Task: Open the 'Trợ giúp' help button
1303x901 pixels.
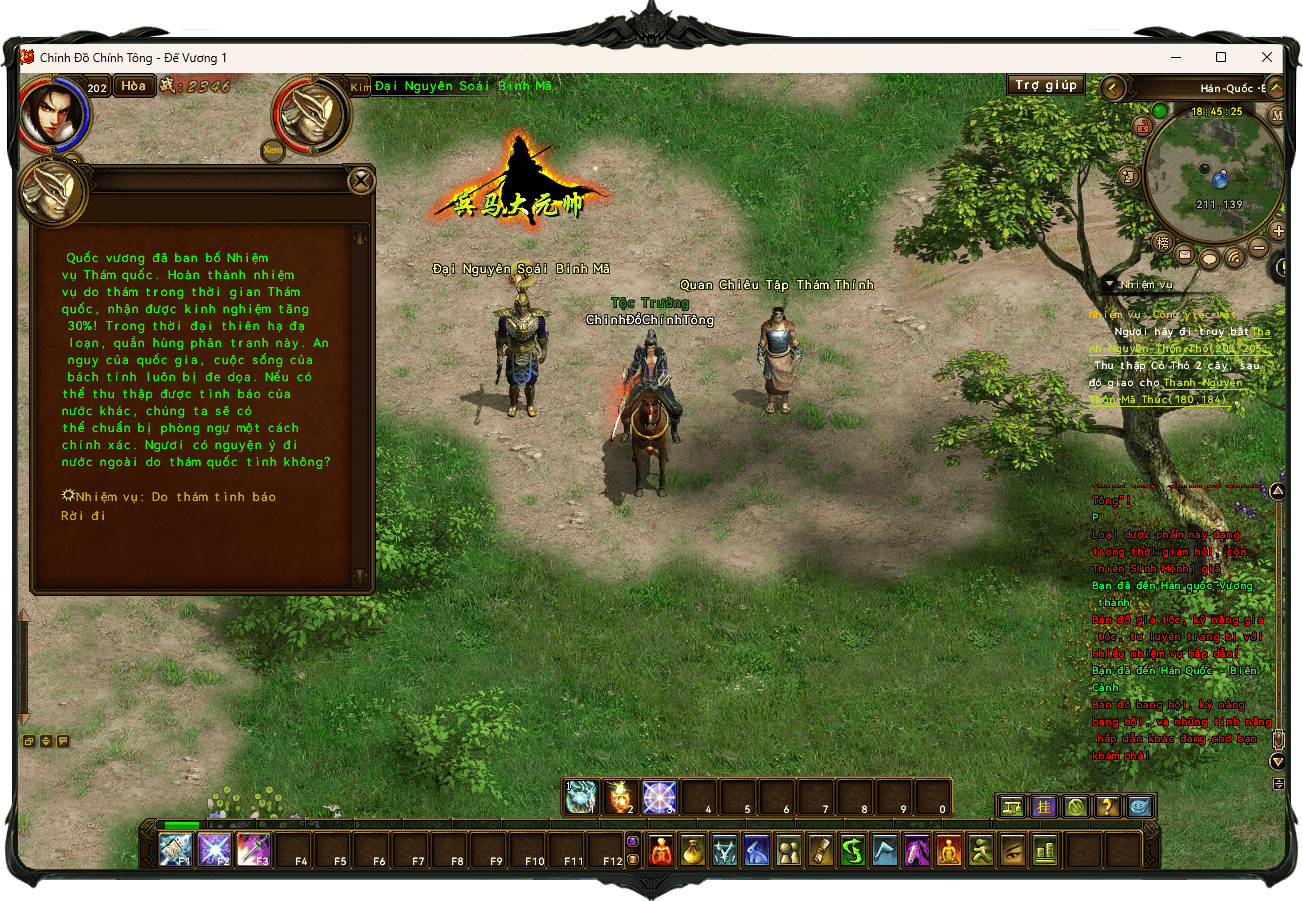Action: [1046, 86]
